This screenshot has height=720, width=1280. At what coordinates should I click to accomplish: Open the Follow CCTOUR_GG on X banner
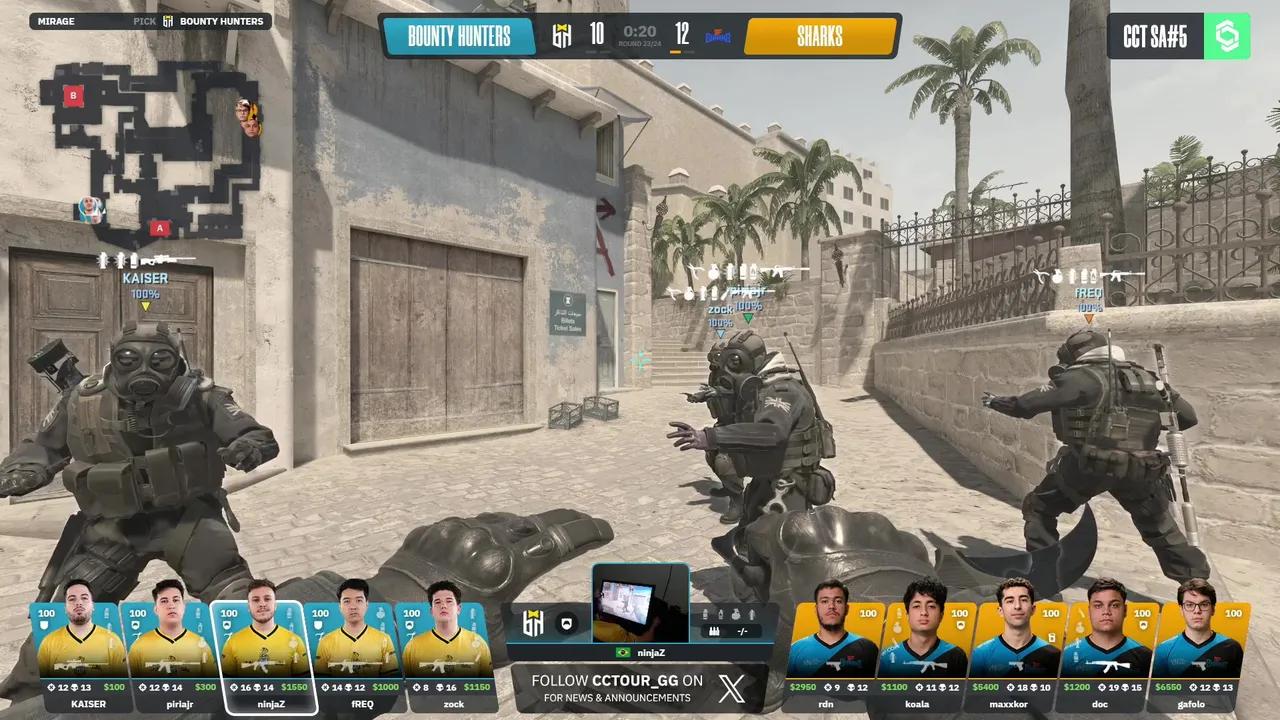click(638, 688)
